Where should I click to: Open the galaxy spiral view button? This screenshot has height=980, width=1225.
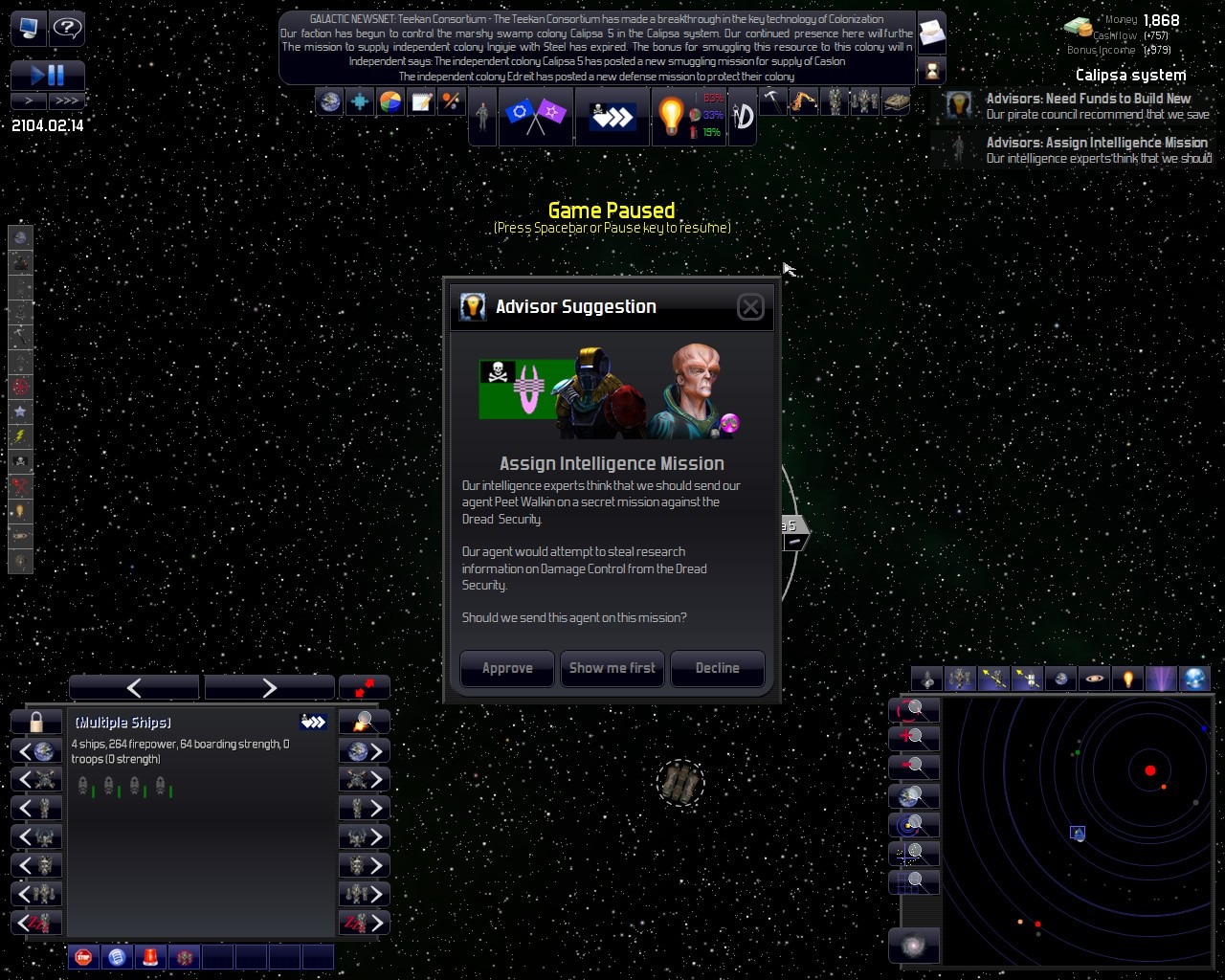[914, 946]
